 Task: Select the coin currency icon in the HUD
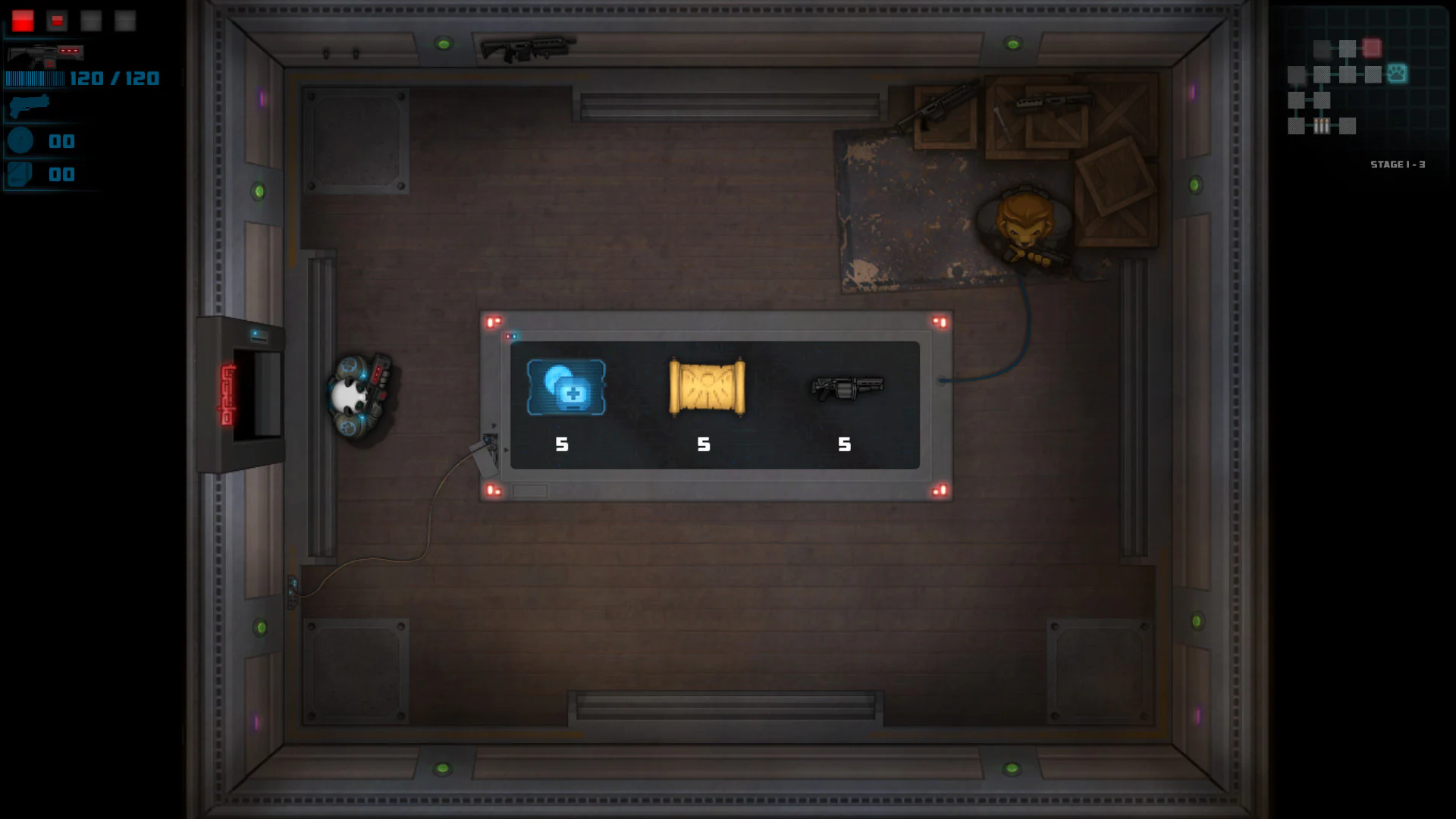click(21, 141)
